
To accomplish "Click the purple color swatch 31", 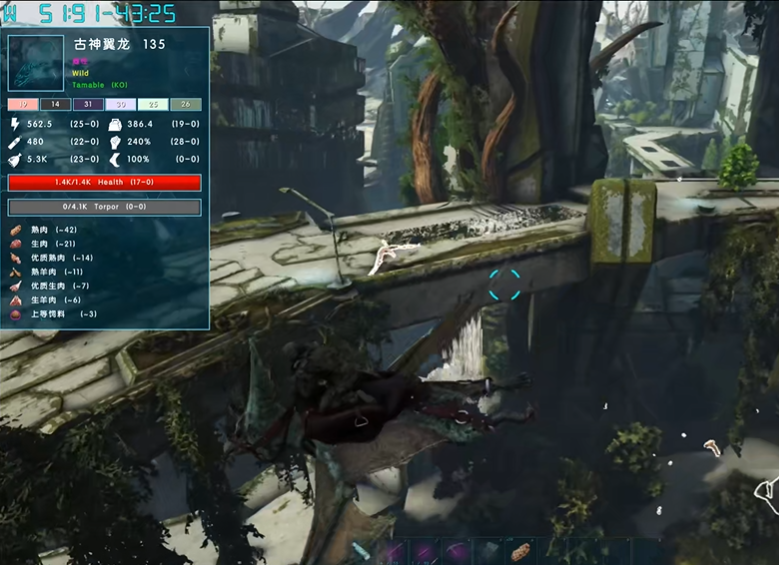I will [x=88, y=104].
